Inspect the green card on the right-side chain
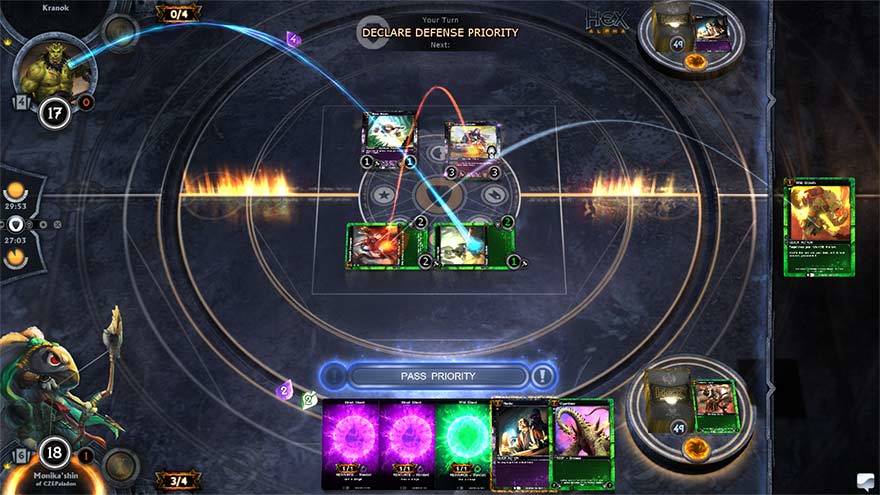Screen dimensions: 880x495 click(x=819, y=227)
